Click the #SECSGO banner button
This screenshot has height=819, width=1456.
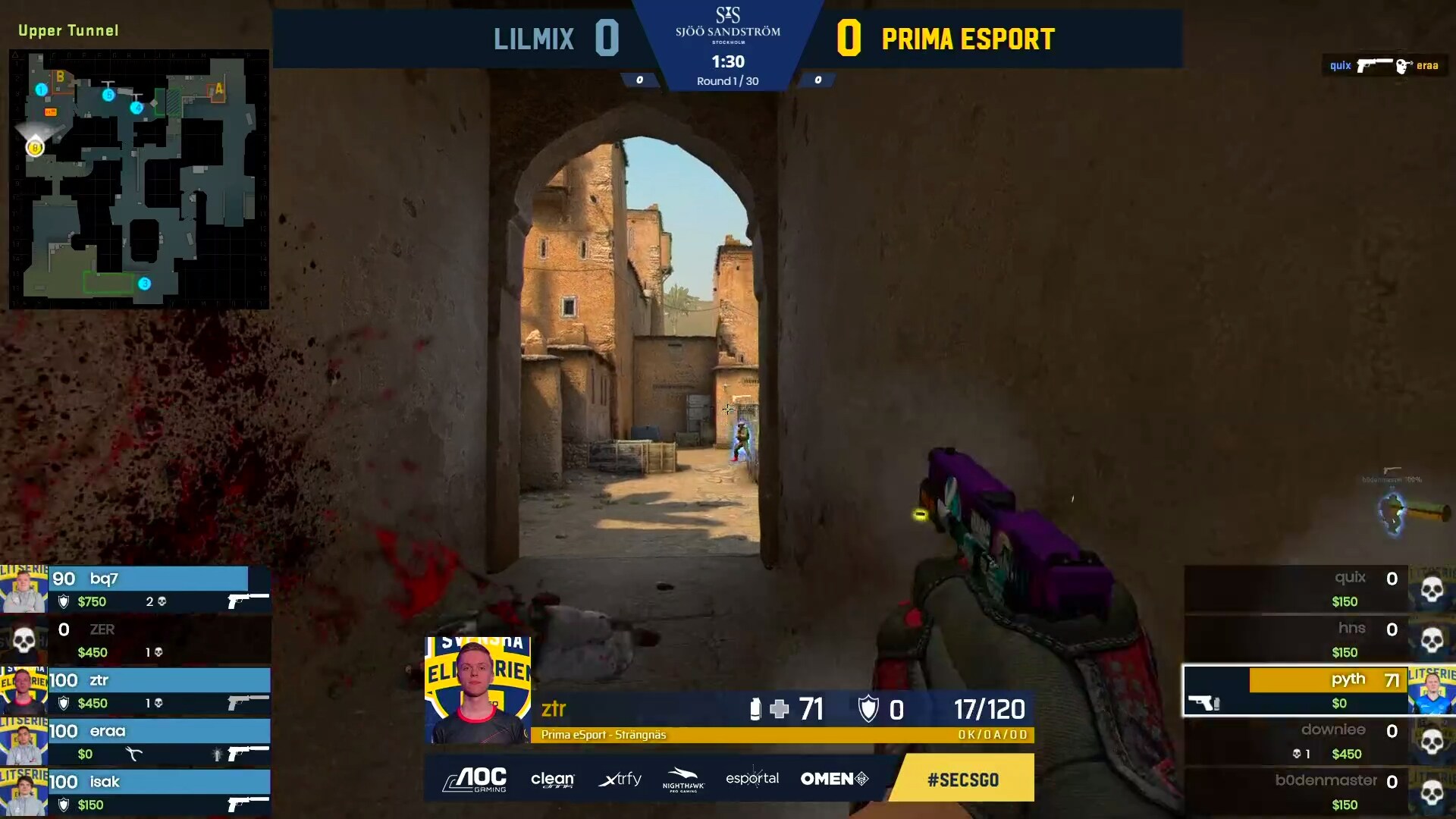pos(962,778)
